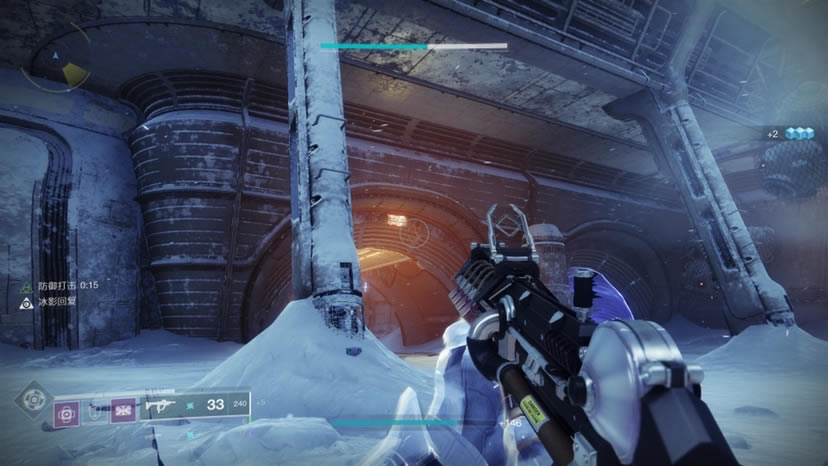Select the 冰影回复 buff icon
The image size is (828, 466).
26,300
